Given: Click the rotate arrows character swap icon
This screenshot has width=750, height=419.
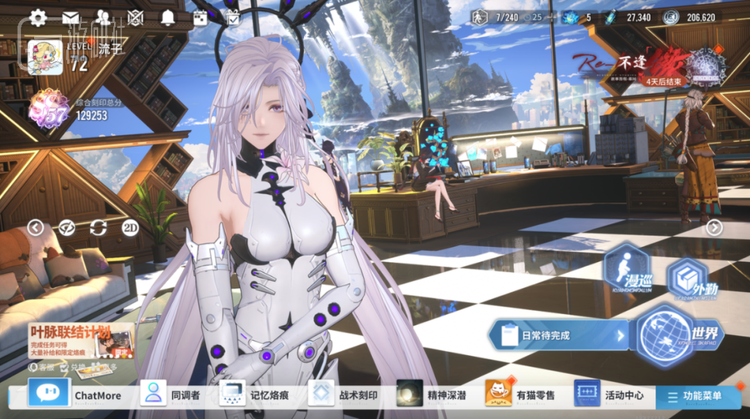Looking at the screenshot, I should pos(98,227).
